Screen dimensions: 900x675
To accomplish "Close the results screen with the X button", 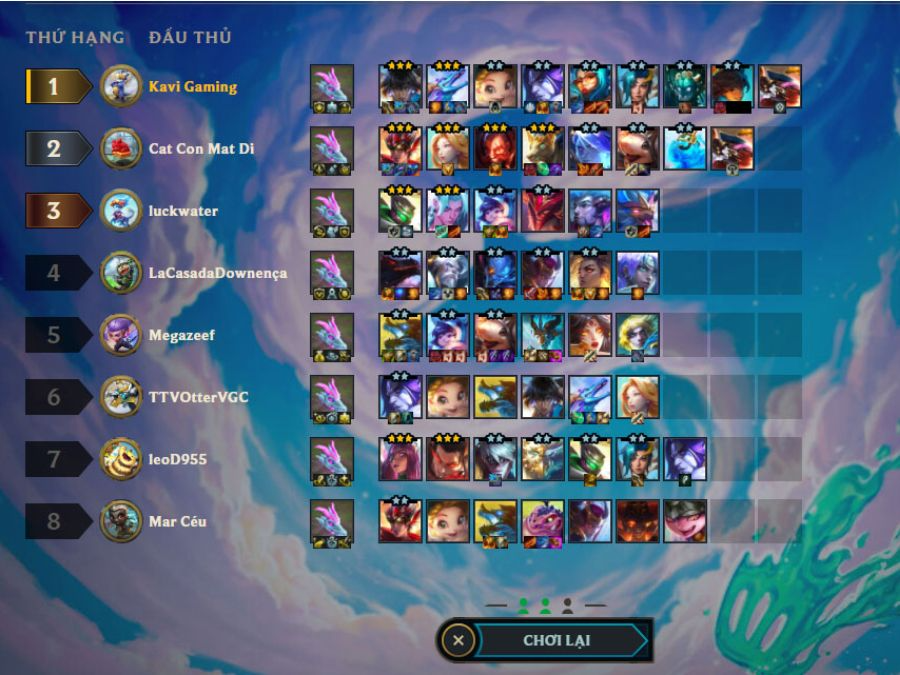I will (458, 640).
